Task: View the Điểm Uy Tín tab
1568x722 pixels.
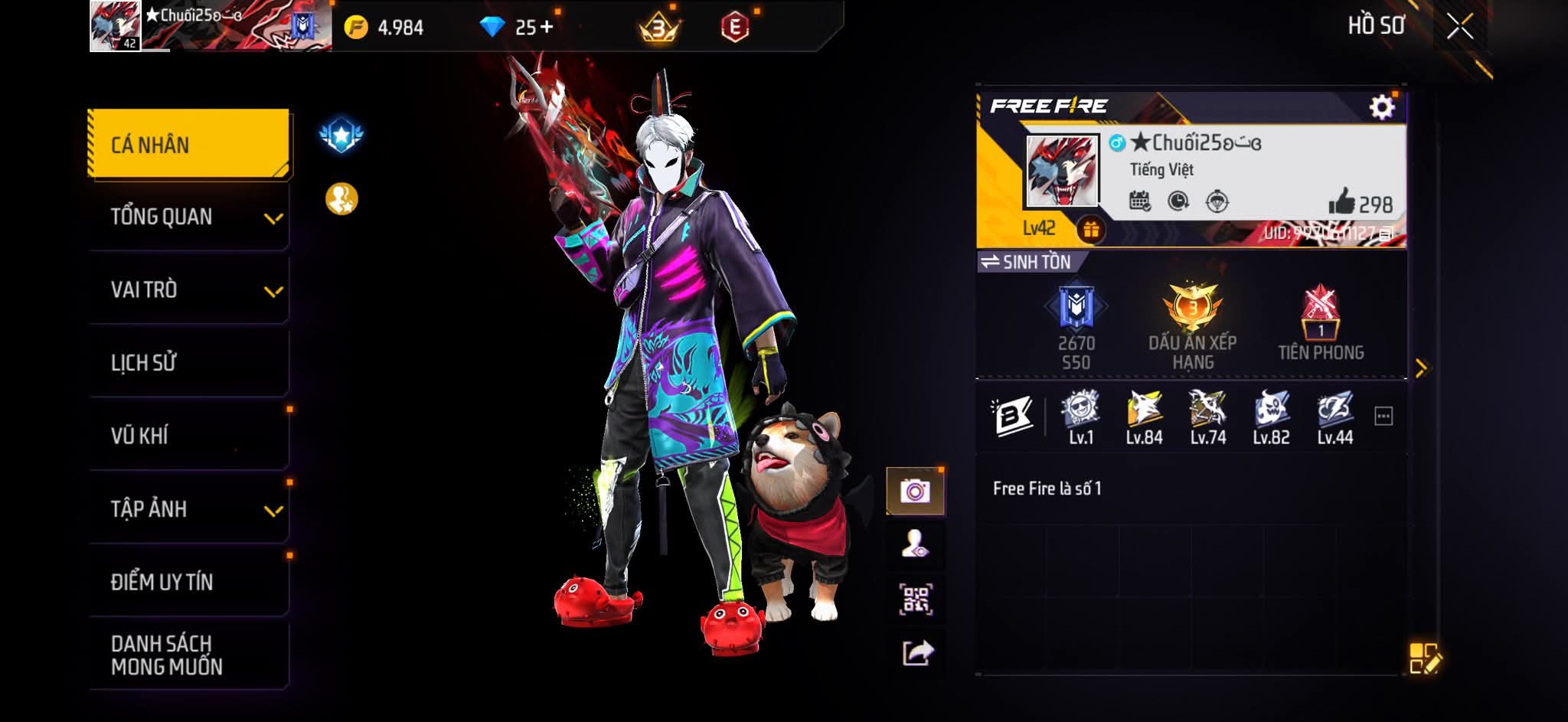Action: 188,582
